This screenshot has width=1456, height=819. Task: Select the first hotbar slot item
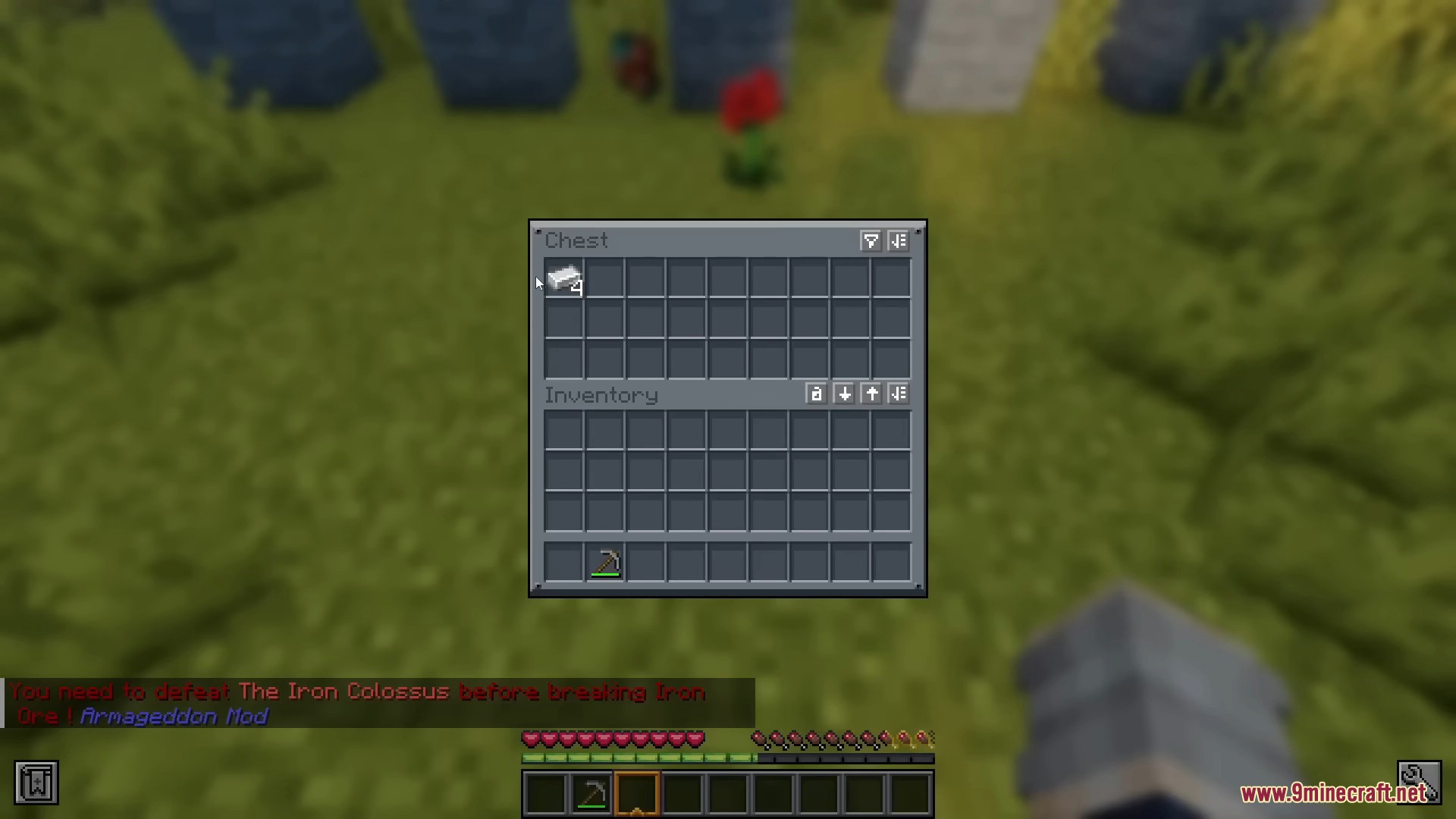545,793
